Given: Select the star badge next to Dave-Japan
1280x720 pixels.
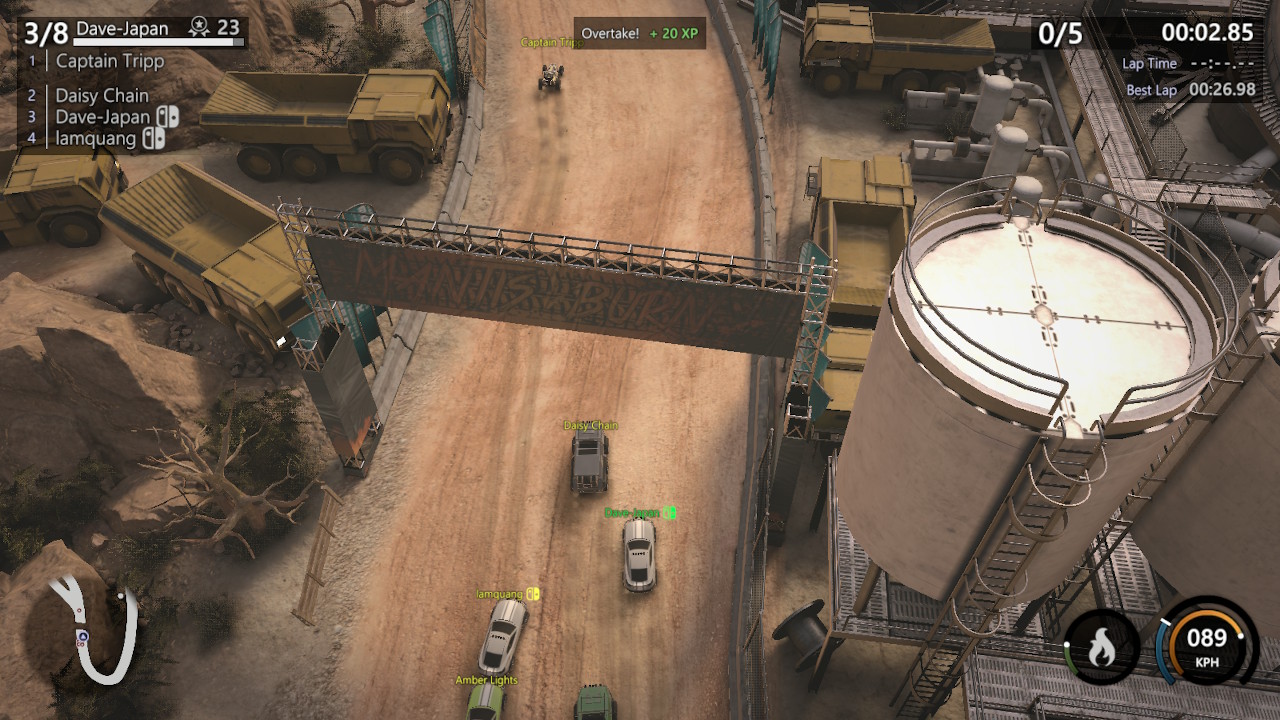Looking at the screenshot, I should click(199, 29).
